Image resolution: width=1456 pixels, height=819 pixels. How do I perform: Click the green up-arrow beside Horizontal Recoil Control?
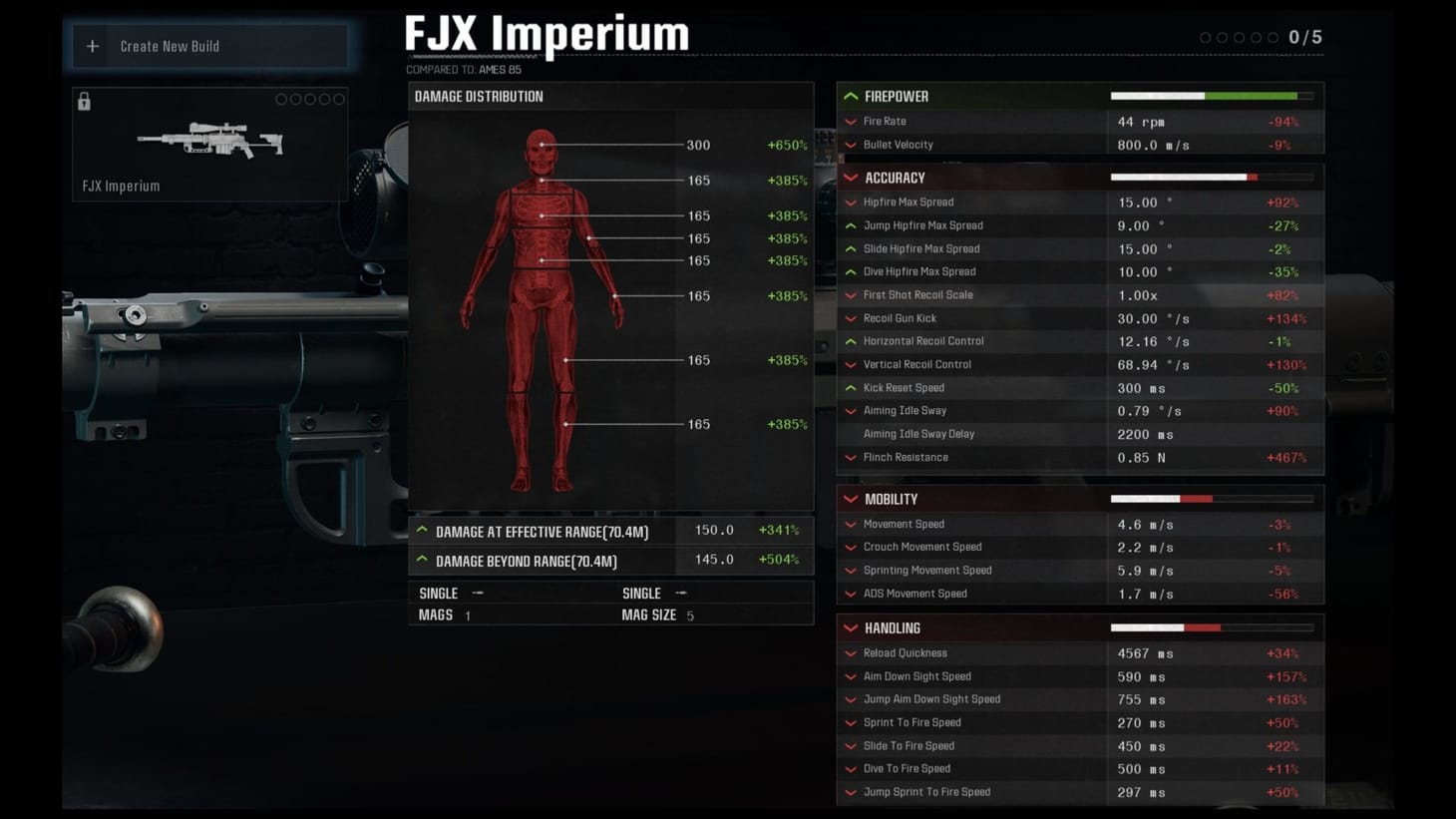[x=851, y=340]
